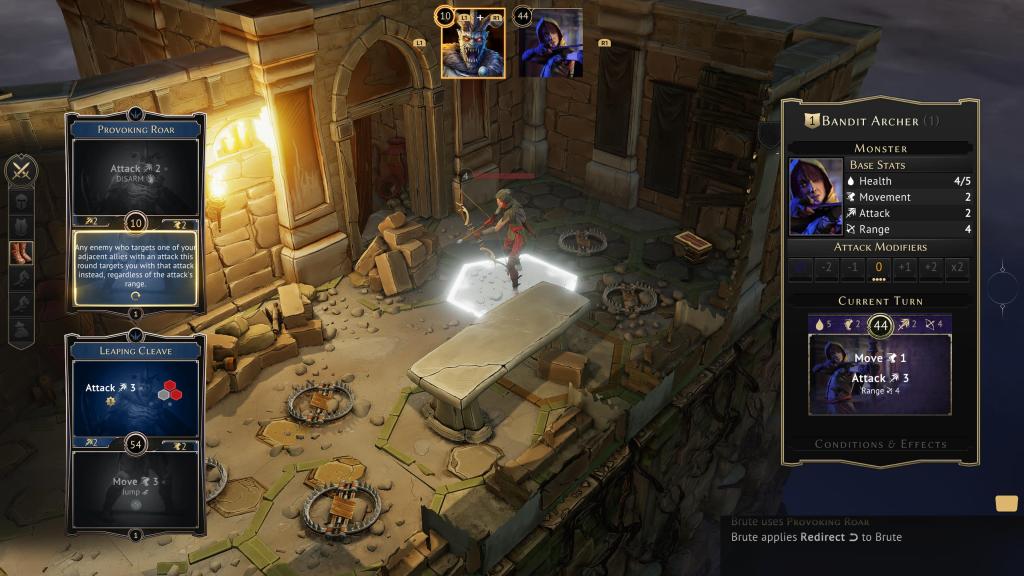Highlight the +1 attack modifier box
This screenshot has width=1024, height=576.
905,268
